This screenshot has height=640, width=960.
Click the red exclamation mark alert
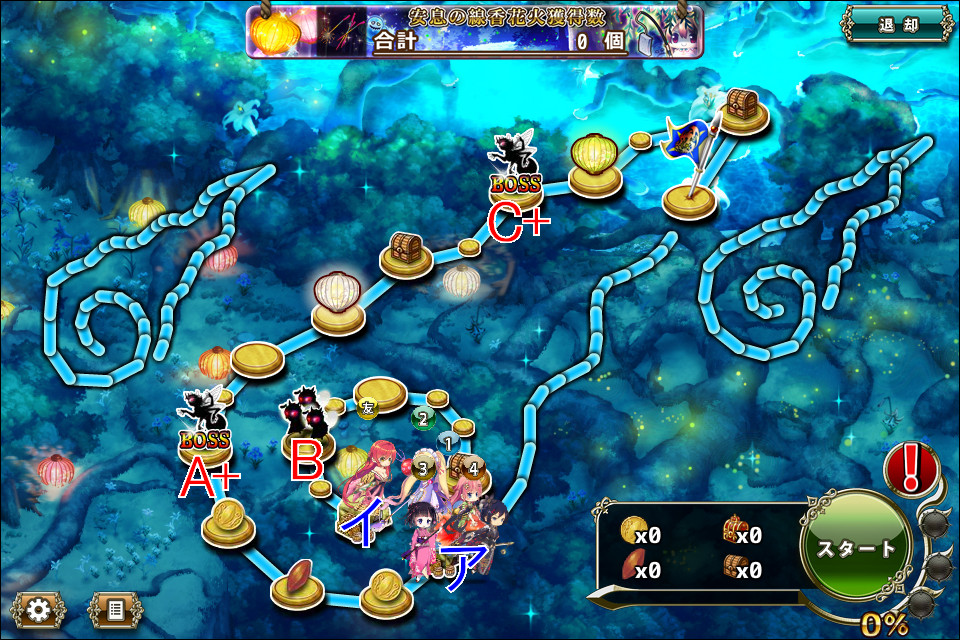(912, 468)
